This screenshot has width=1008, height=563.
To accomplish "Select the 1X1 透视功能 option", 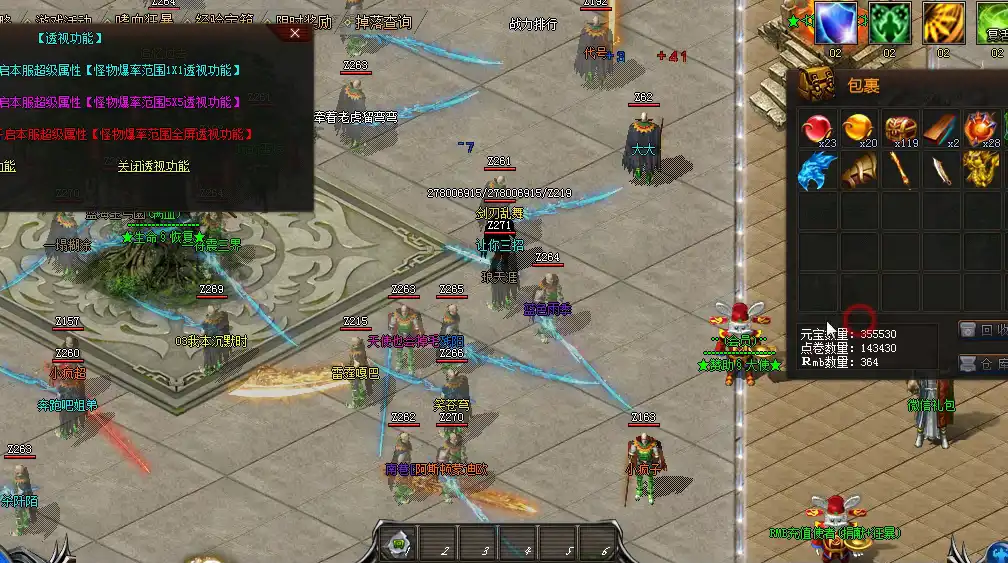I will (x=120, y=70).
